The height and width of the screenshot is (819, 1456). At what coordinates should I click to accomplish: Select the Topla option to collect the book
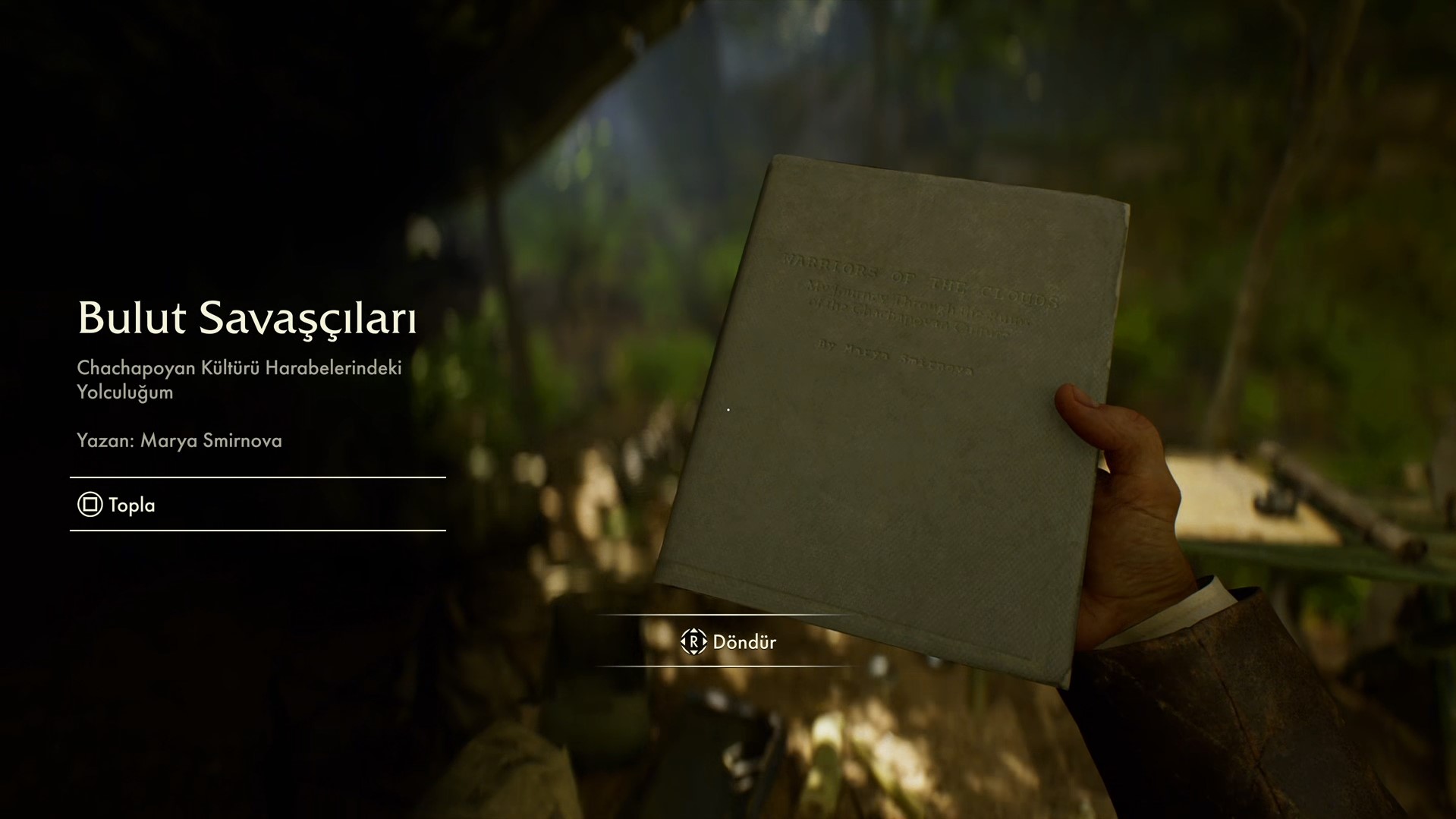(118, 505)
